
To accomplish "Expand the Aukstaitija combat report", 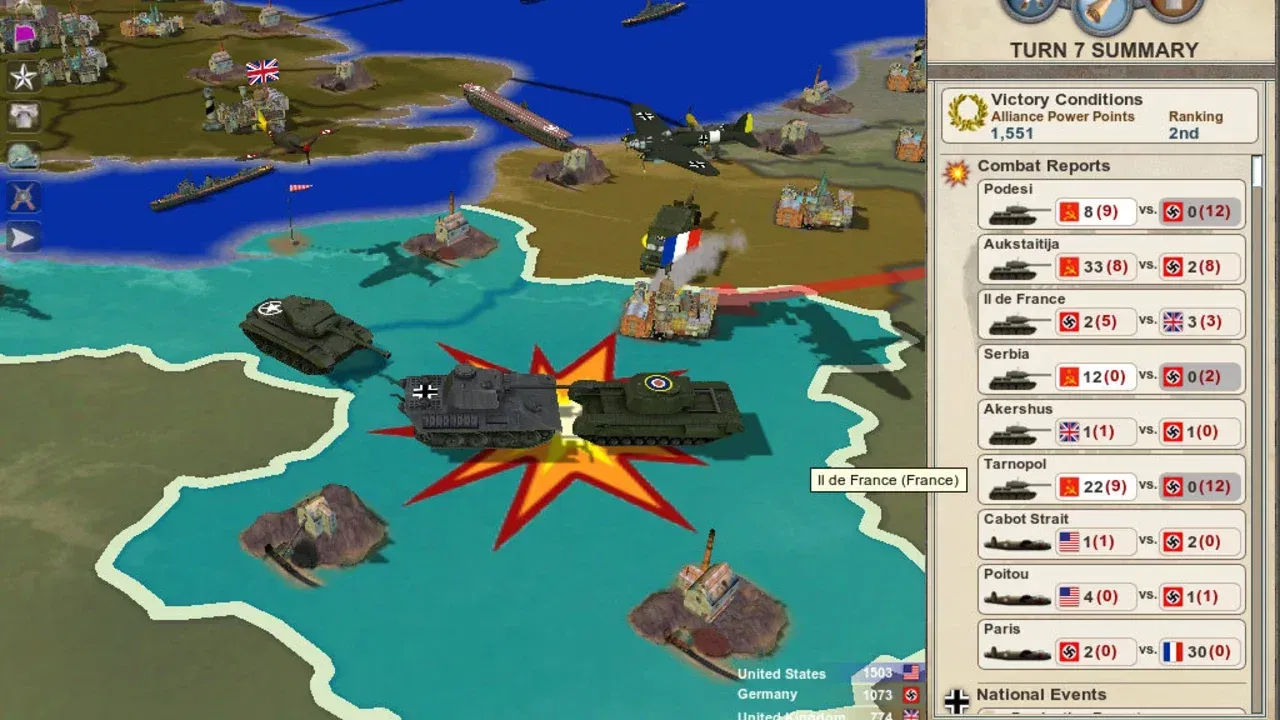I will (1110, 257).
